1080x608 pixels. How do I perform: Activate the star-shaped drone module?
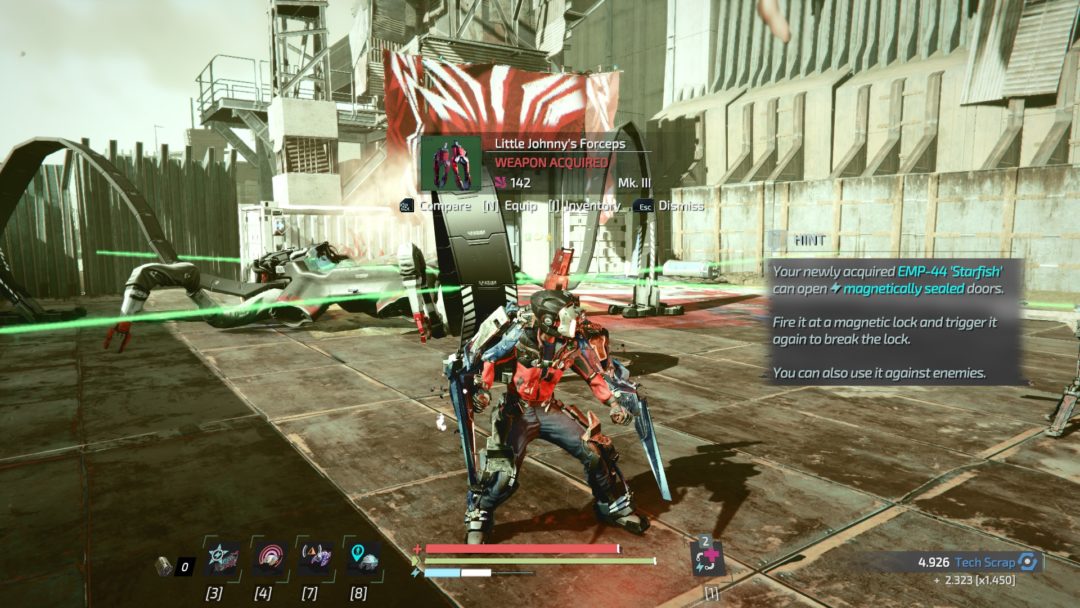(222, 558)
